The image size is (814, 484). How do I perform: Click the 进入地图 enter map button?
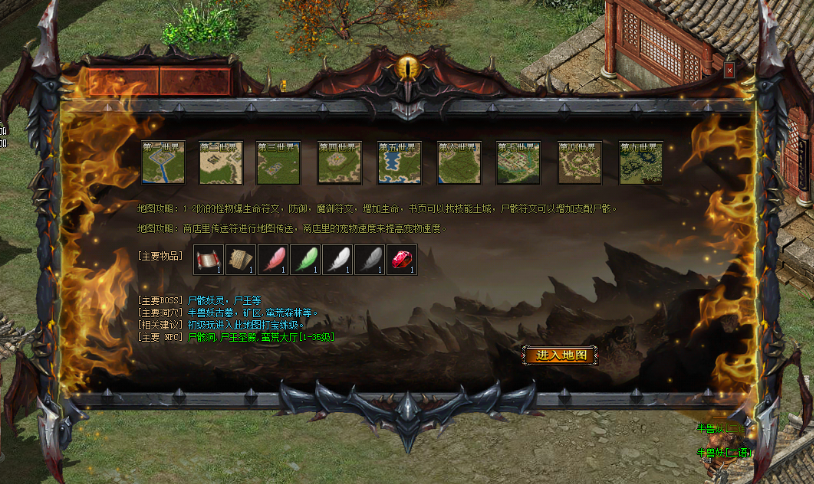[559, 355]
